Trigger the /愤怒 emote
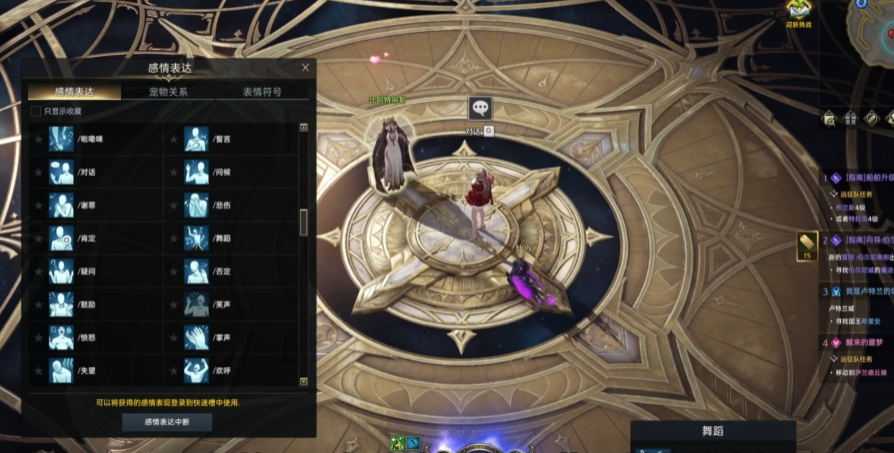The image size is (894, 453). click(62, 338)
